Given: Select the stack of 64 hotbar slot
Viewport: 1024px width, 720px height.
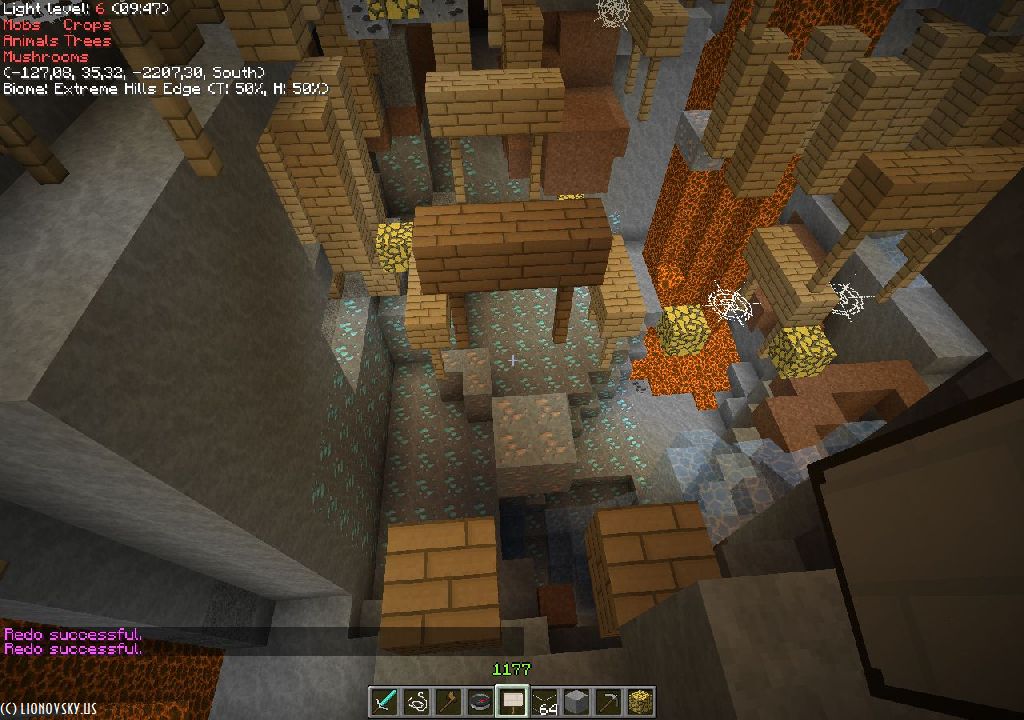Looking at the screenshot, I should (545, 701).
